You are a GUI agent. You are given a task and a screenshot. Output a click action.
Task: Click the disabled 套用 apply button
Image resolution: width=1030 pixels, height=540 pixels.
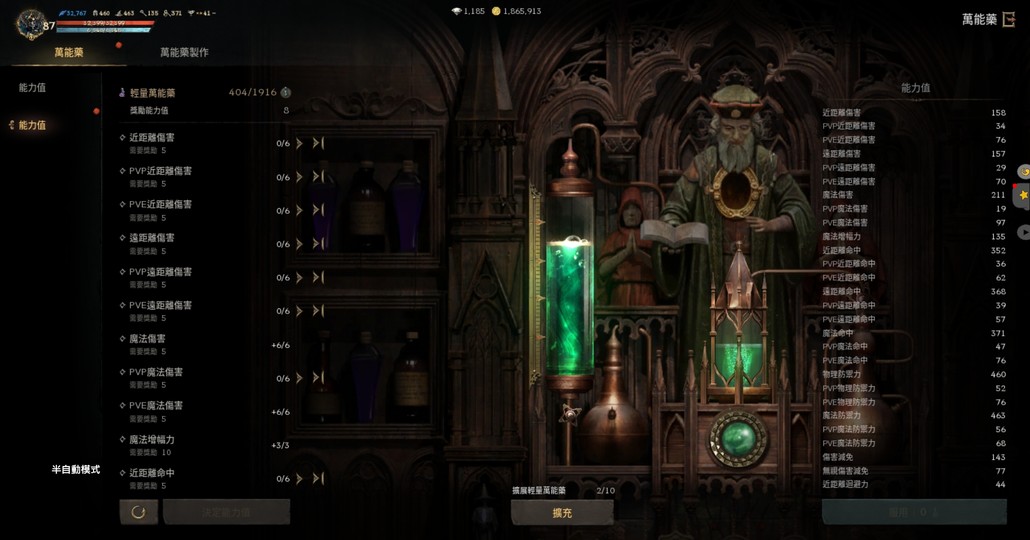click(913, 512)
